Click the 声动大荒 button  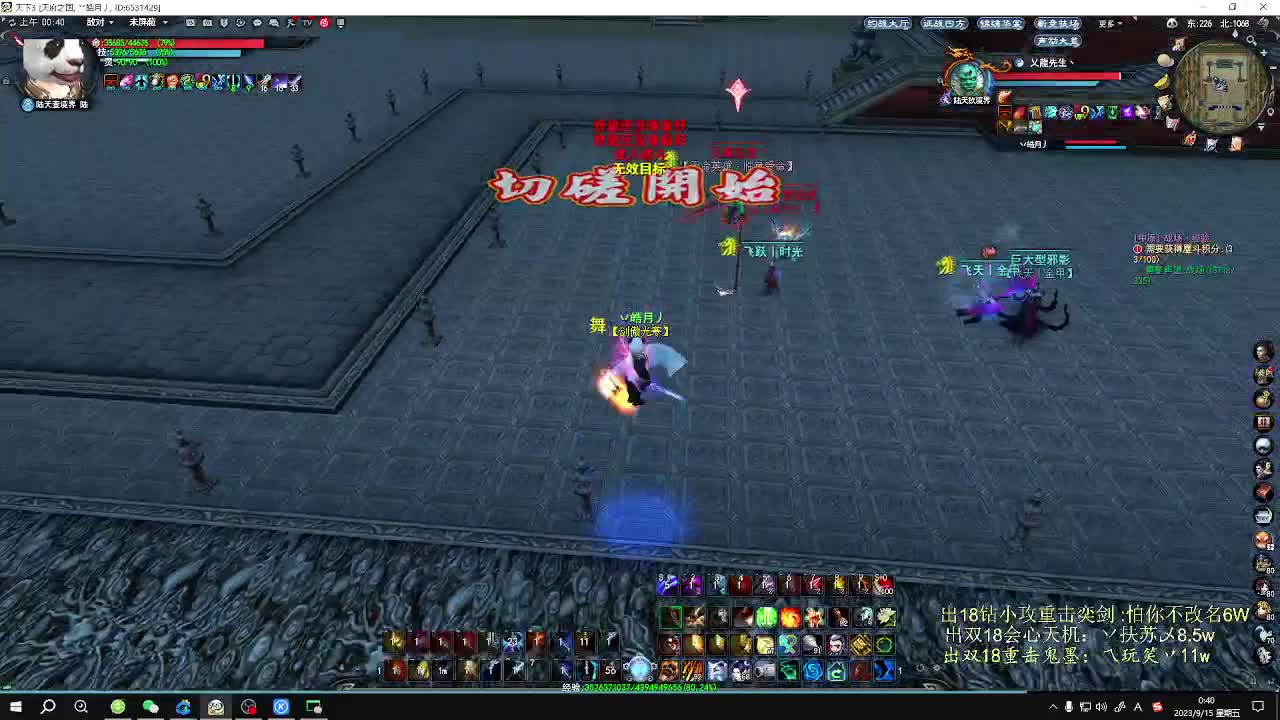(1059, 39)
